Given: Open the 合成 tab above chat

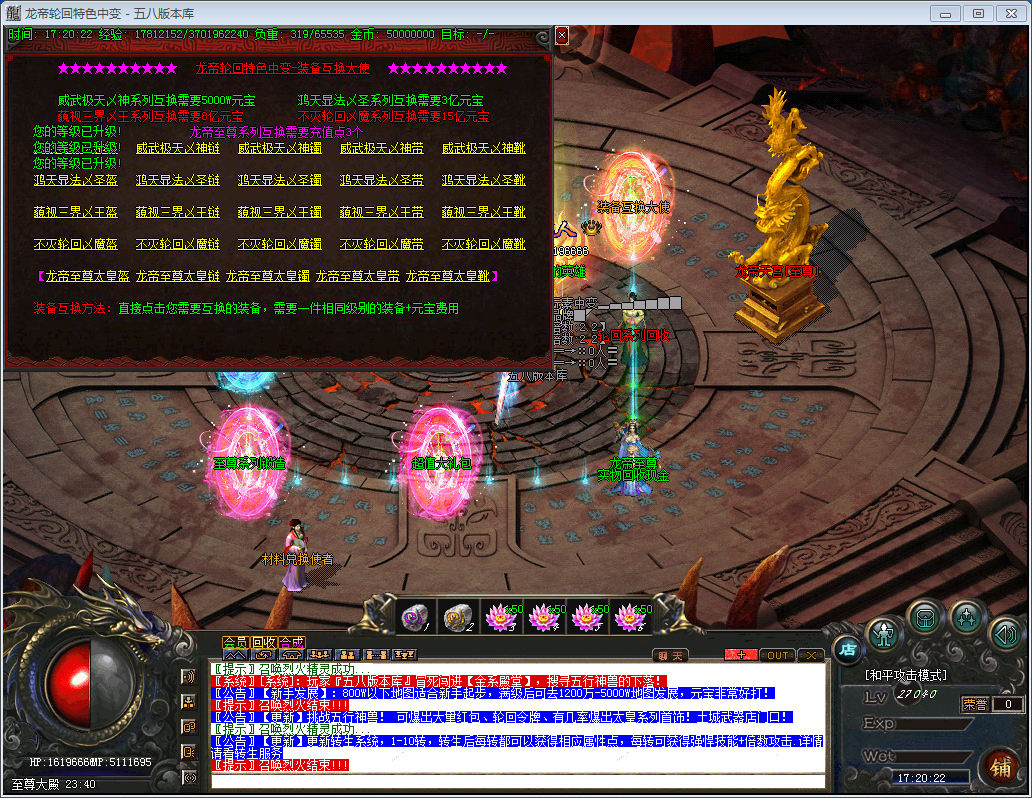Looking at the screenshot, I should pyautogui.click(x=291, y=642).
